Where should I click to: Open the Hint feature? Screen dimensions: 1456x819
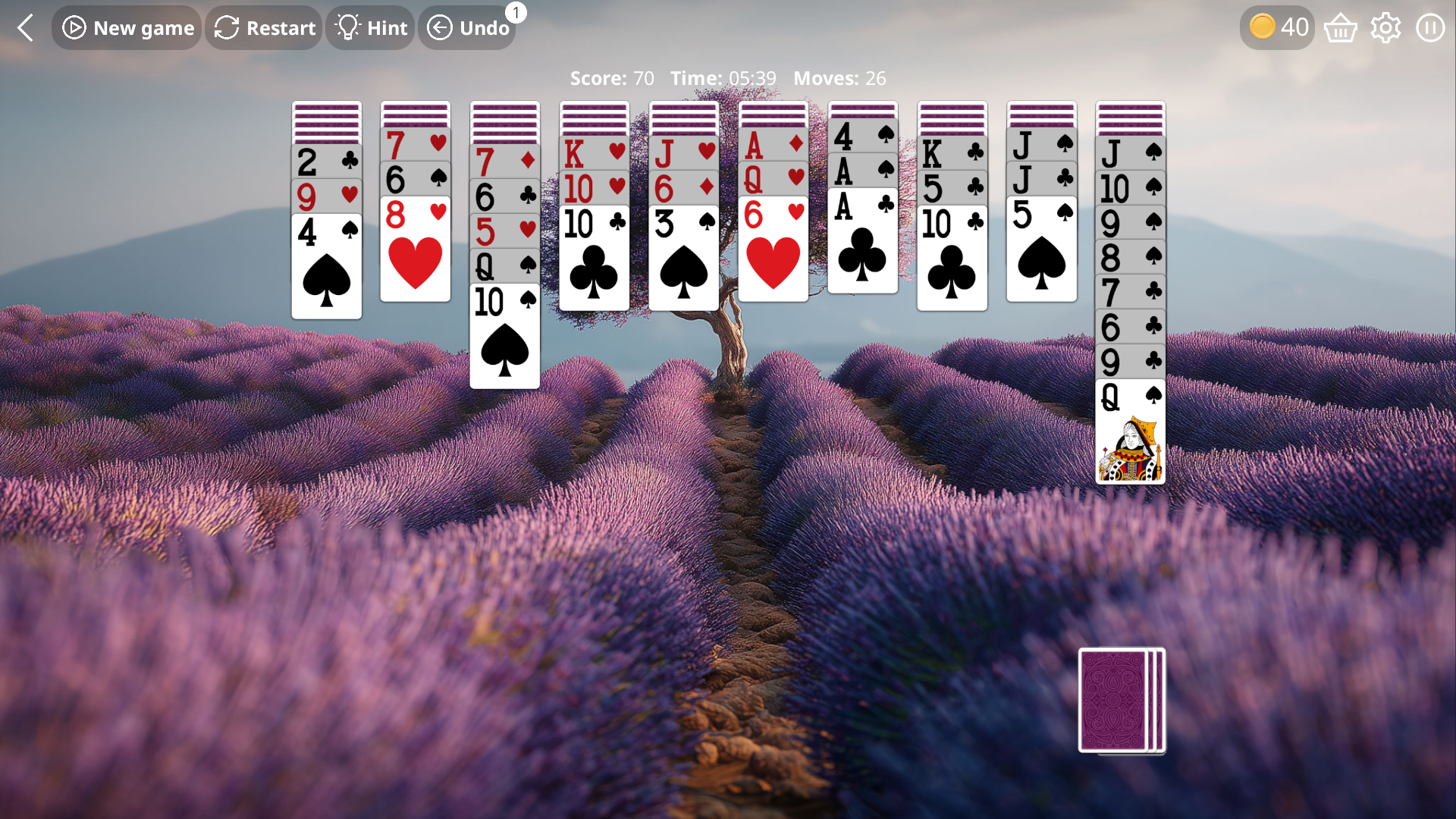(x=371, y=27)
